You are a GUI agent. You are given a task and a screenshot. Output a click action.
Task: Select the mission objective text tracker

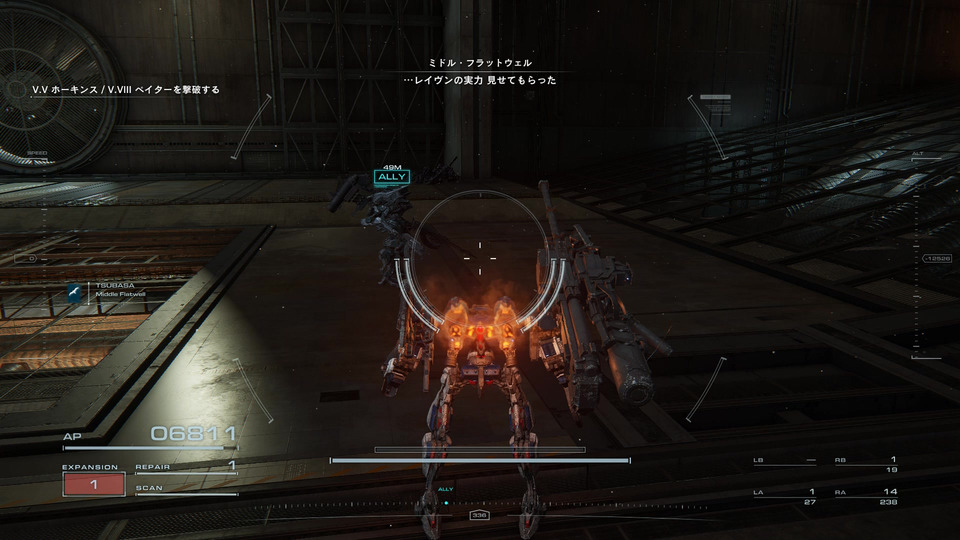pos(125,90)
